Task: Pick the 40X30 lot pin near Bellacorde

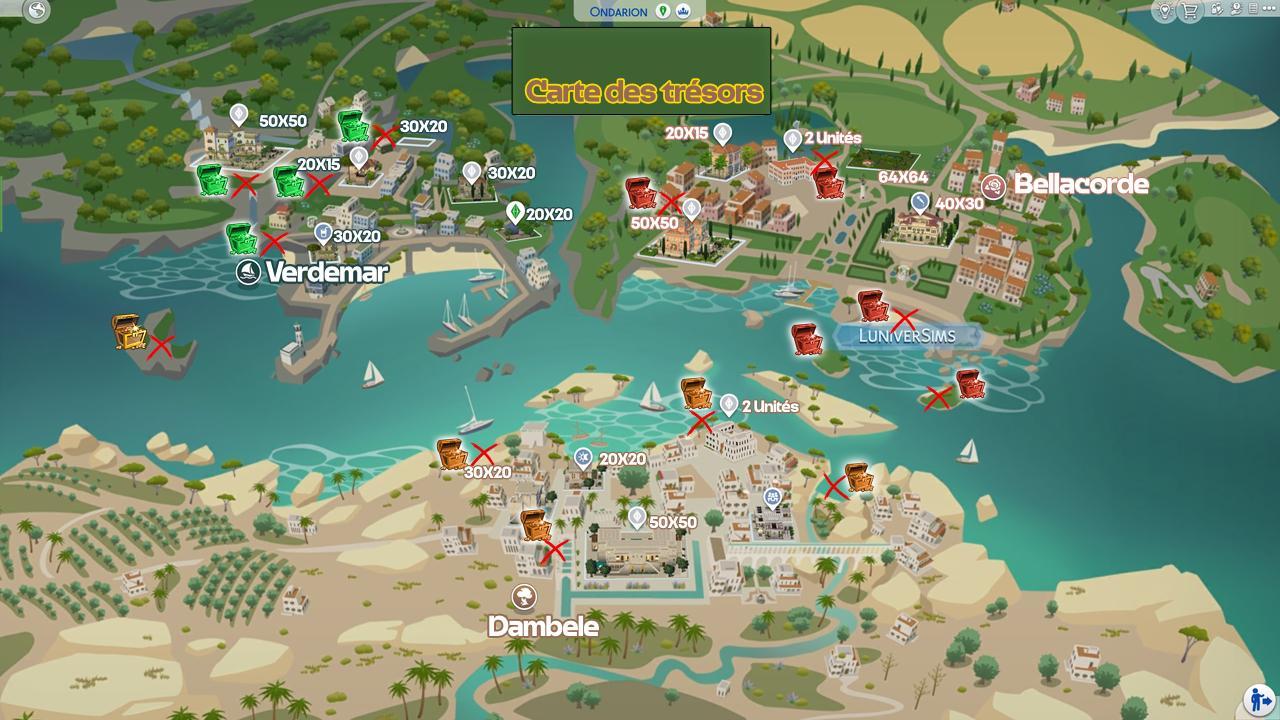Action: [921, 203]
